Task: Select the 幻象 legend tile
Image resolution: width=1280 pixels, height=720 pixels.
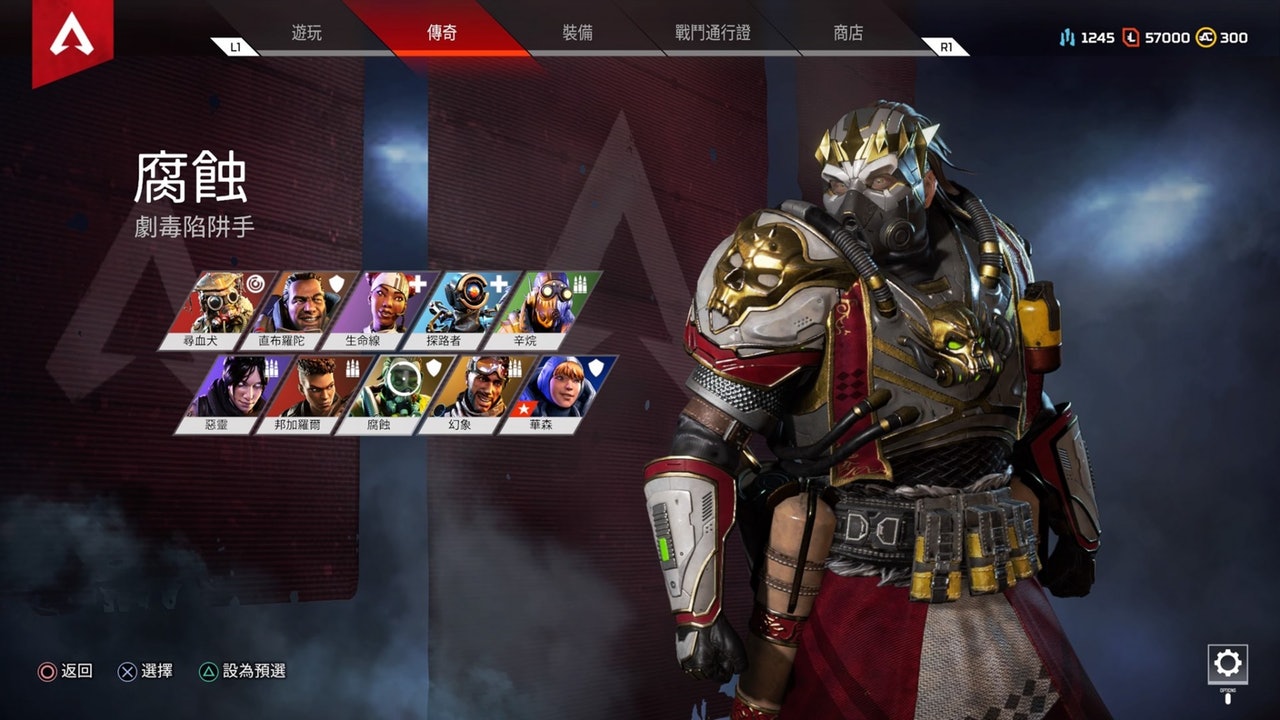Action: 476,390
